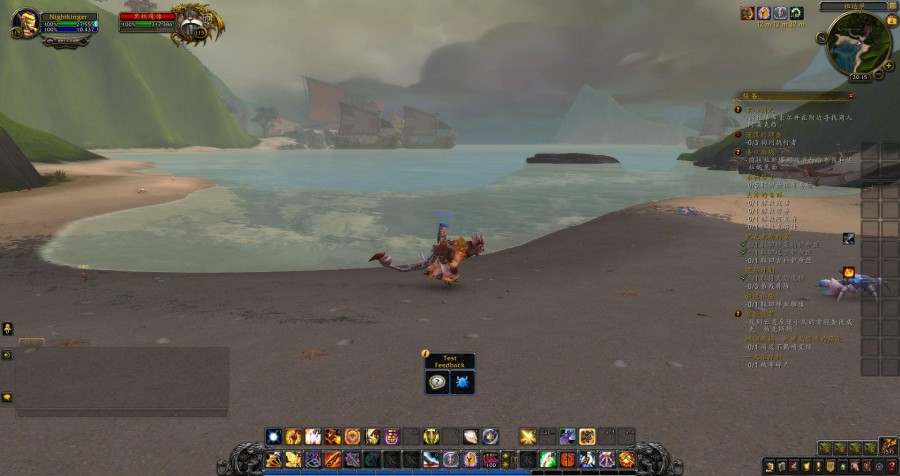The image size is (900, 476).
Task: Click the yellow chat bubble button
Action: click(x=7, y=397)
